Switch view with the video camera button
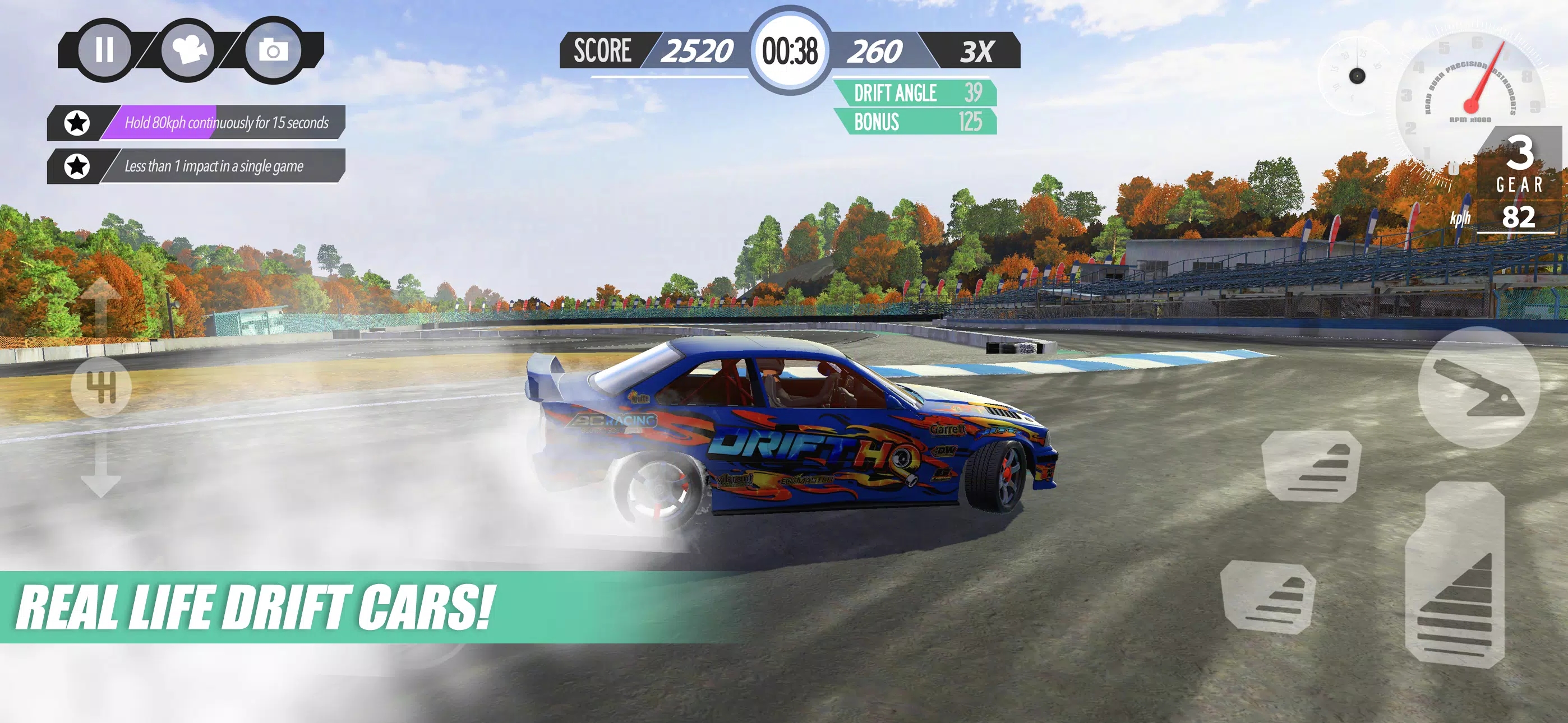The image size is (1568, 723). (188, 50)
